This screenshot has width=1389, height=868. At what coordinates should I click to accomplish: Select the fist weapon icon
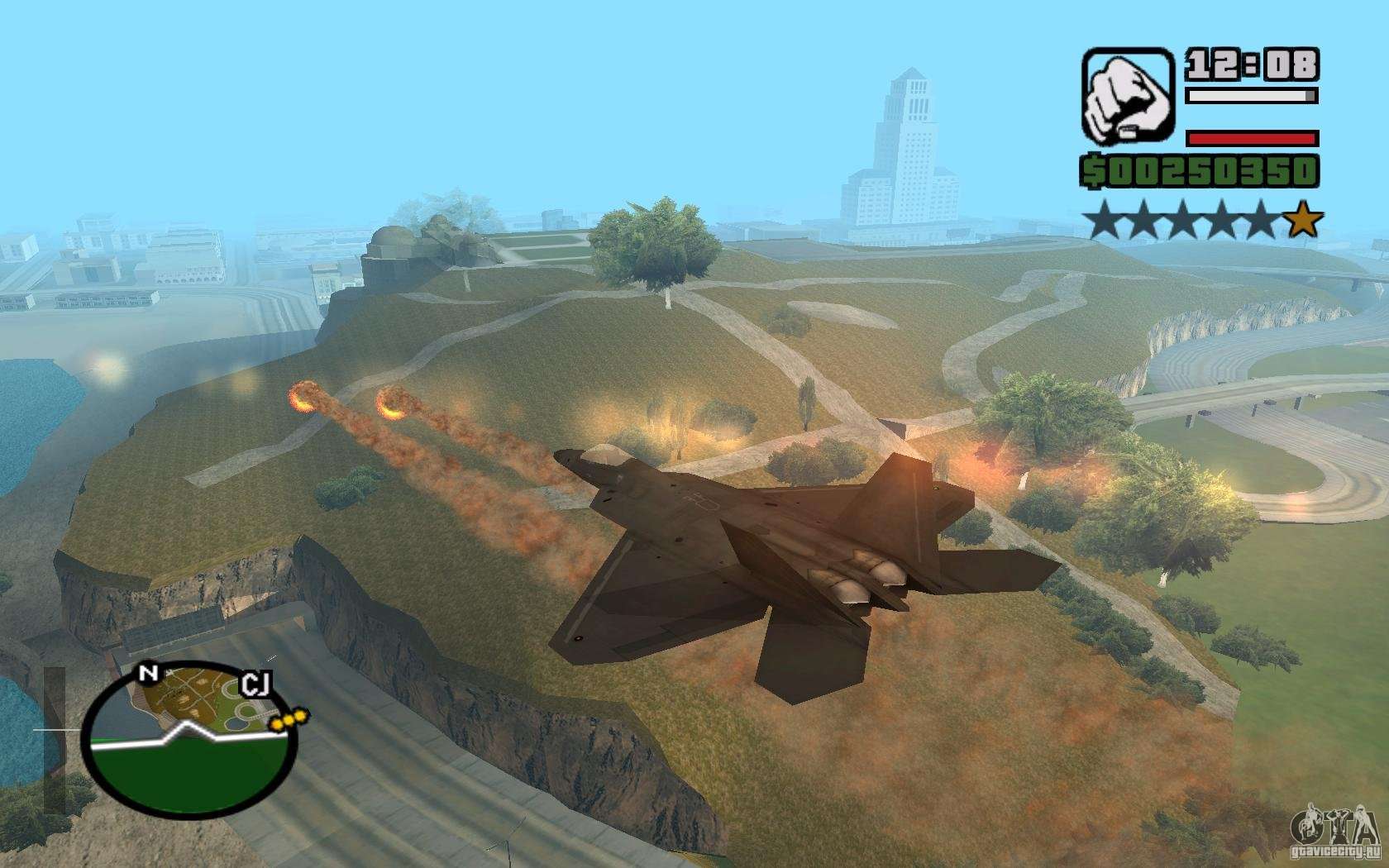click(1129, 97)
